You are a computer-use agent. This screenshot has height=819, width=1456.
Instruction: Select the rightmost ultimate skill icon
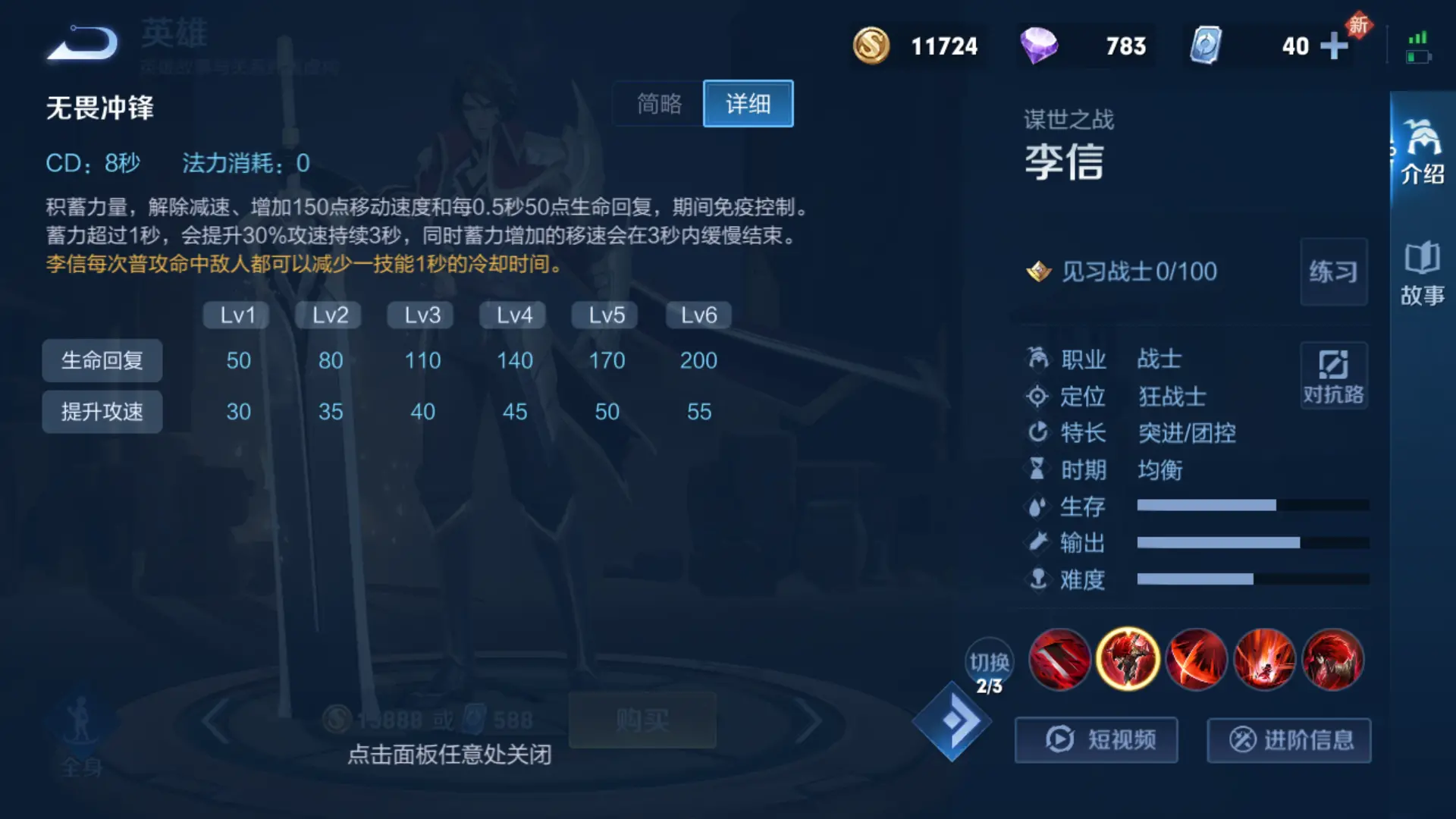(x=1333, y=660)
